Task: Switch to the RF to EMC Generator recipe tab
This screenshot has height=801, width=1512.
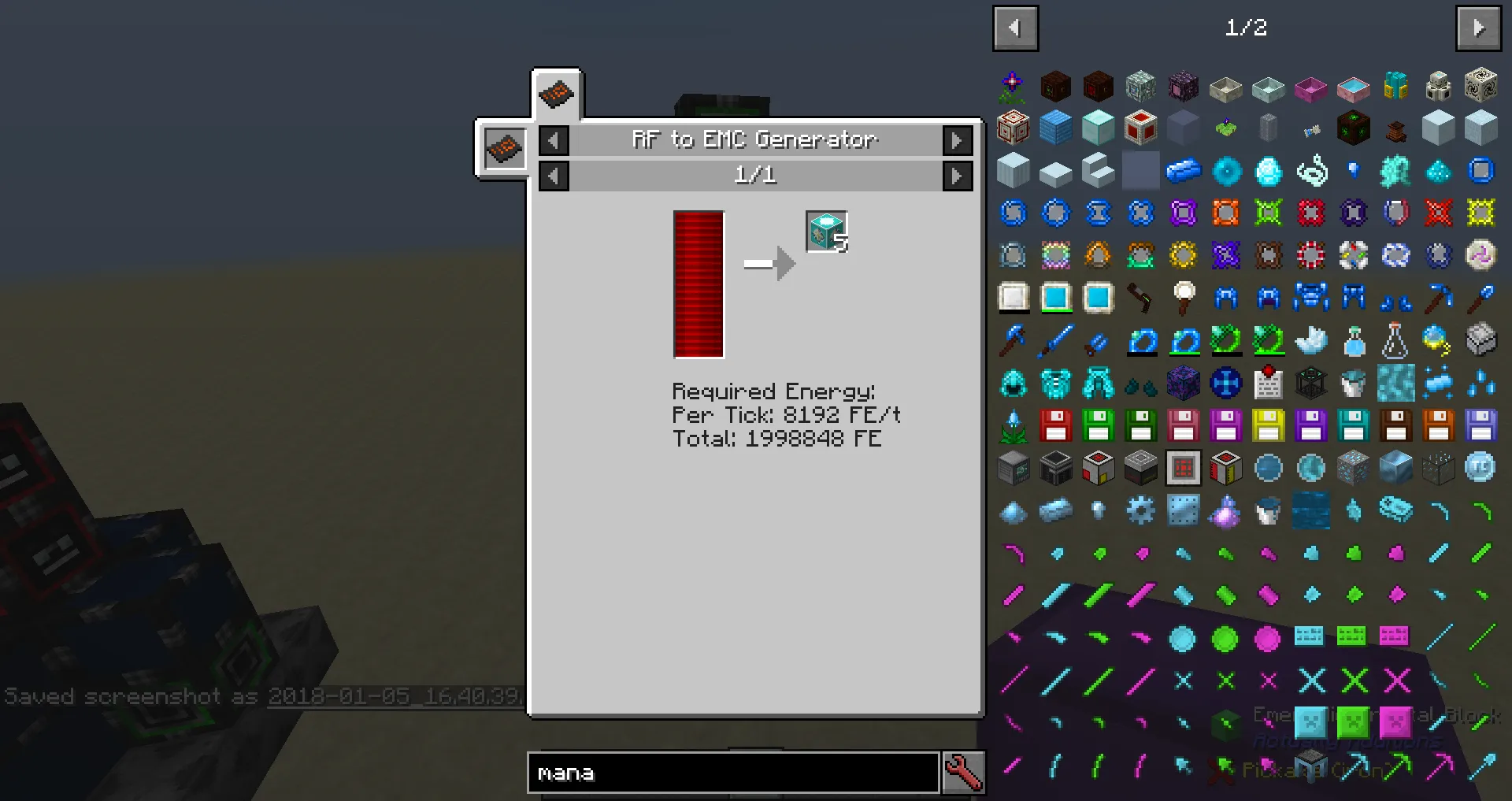Action: (x=557, y=93)
